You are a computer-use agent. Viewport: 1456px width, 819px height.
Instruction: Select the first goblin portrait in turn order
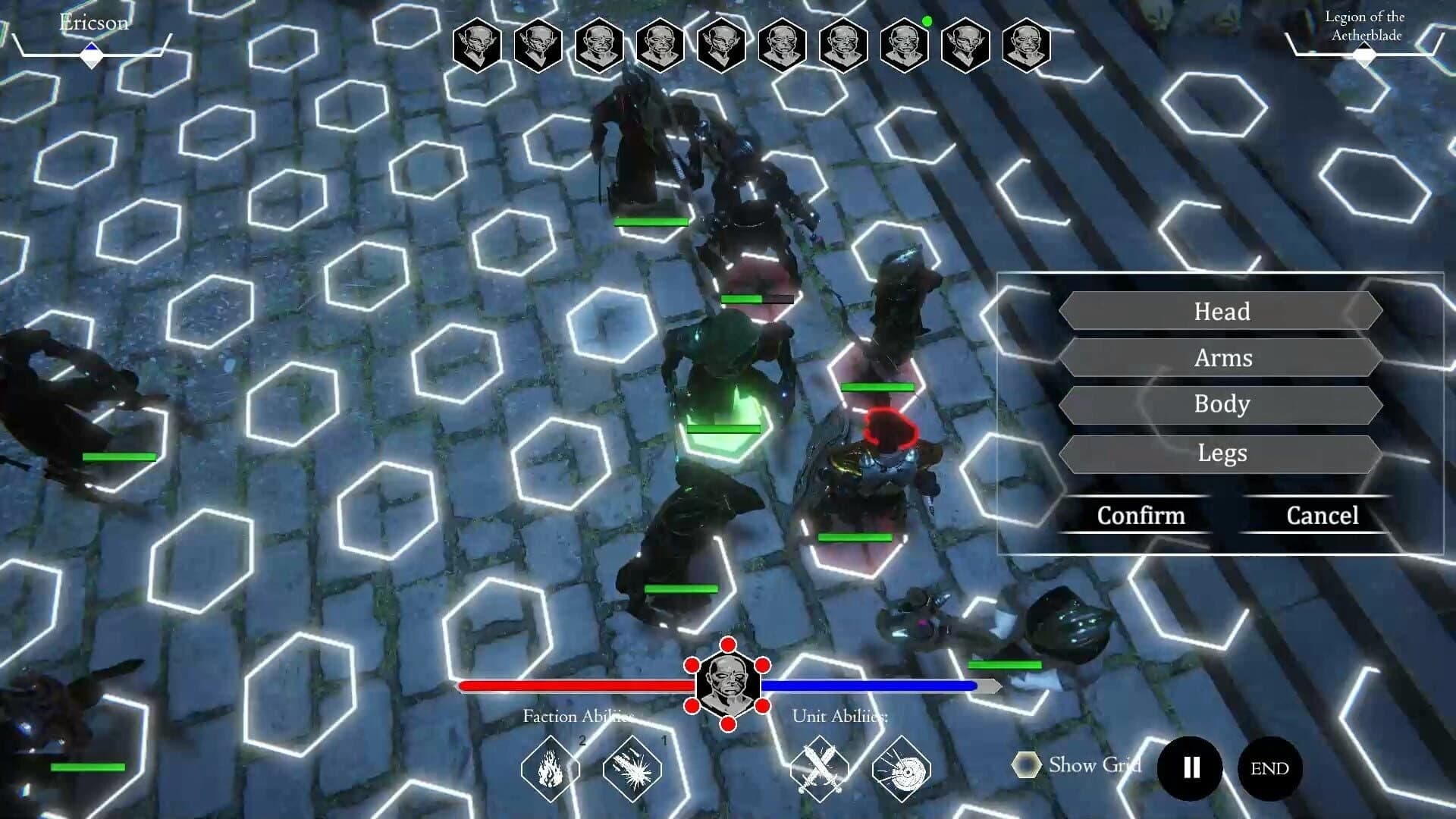tap(477, 43)
